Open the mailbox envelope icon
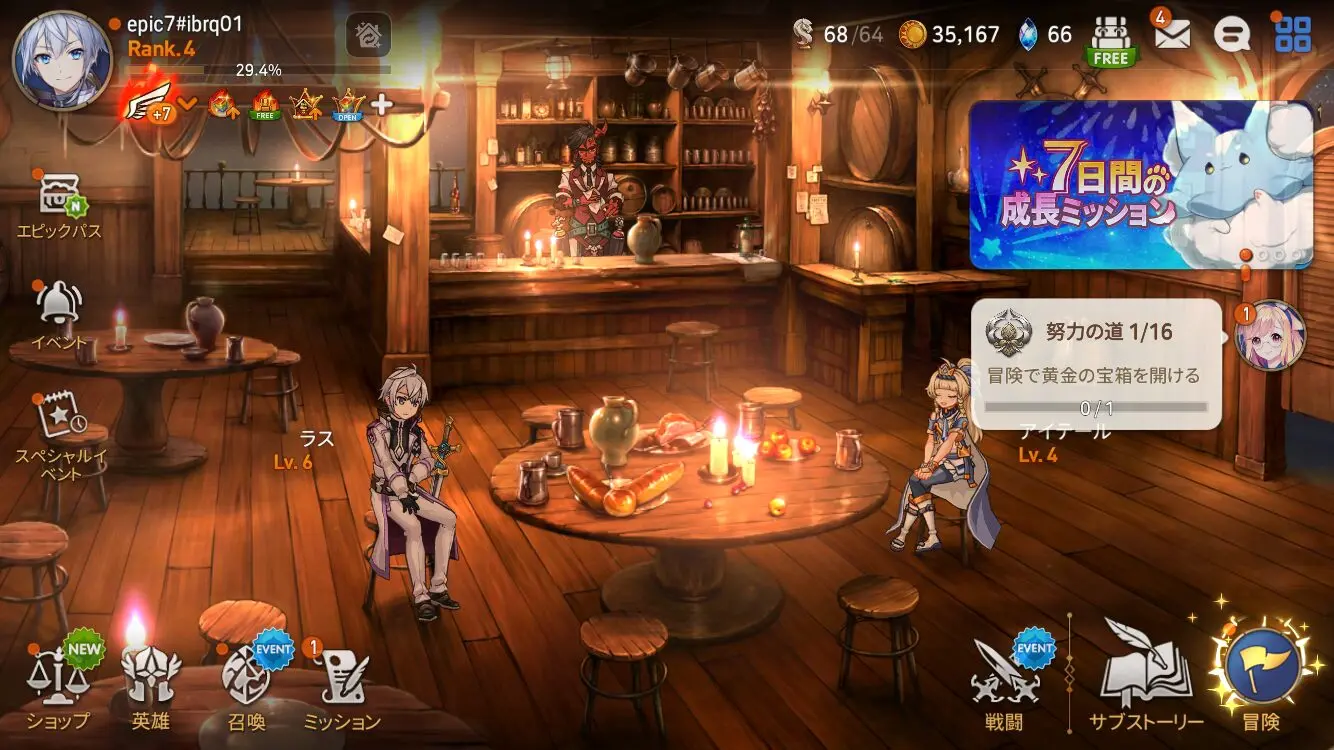The width and height of the screenshot is (1334, 750). tap(1172, 35)
